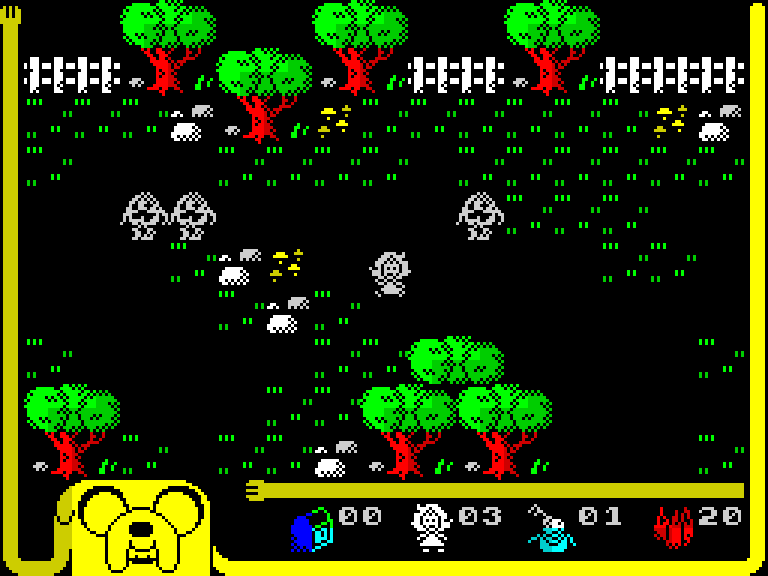Activate the red flame icon

click(x=673, y=527)
